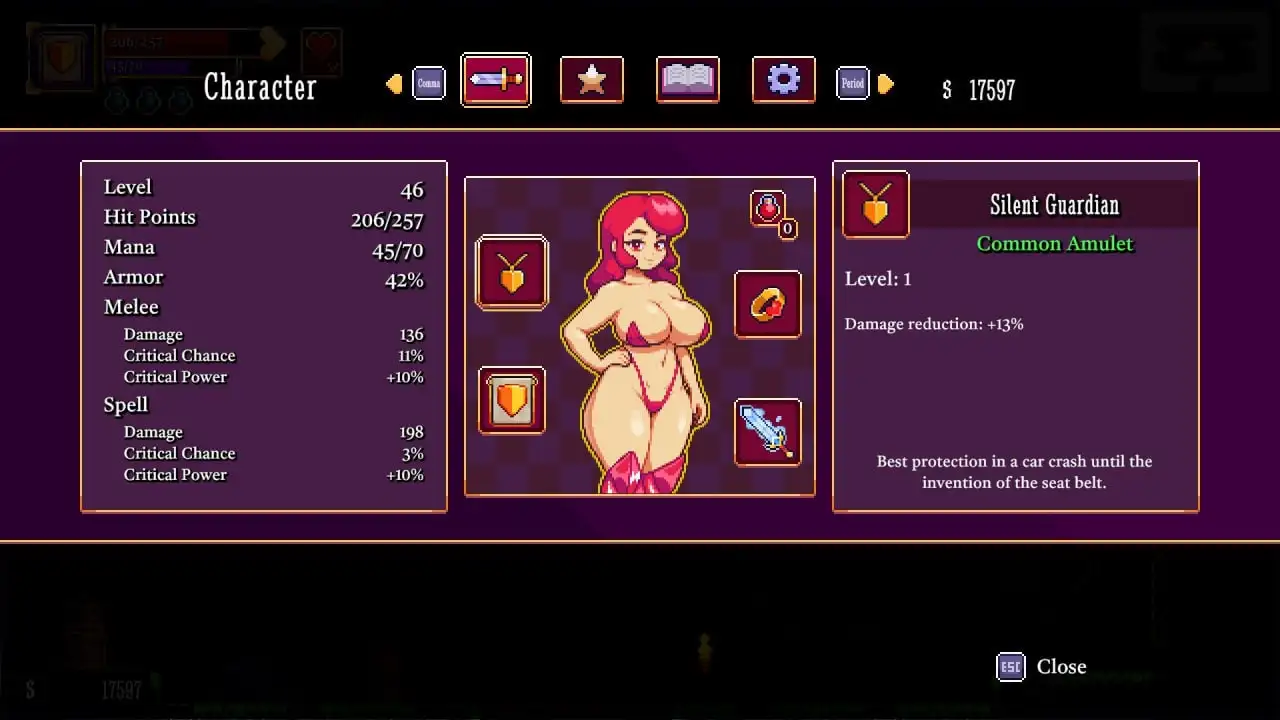Viewport: 1280px width, 720px height.
Task: Select the orange shield equipment slot
Action: coord(512,401)
